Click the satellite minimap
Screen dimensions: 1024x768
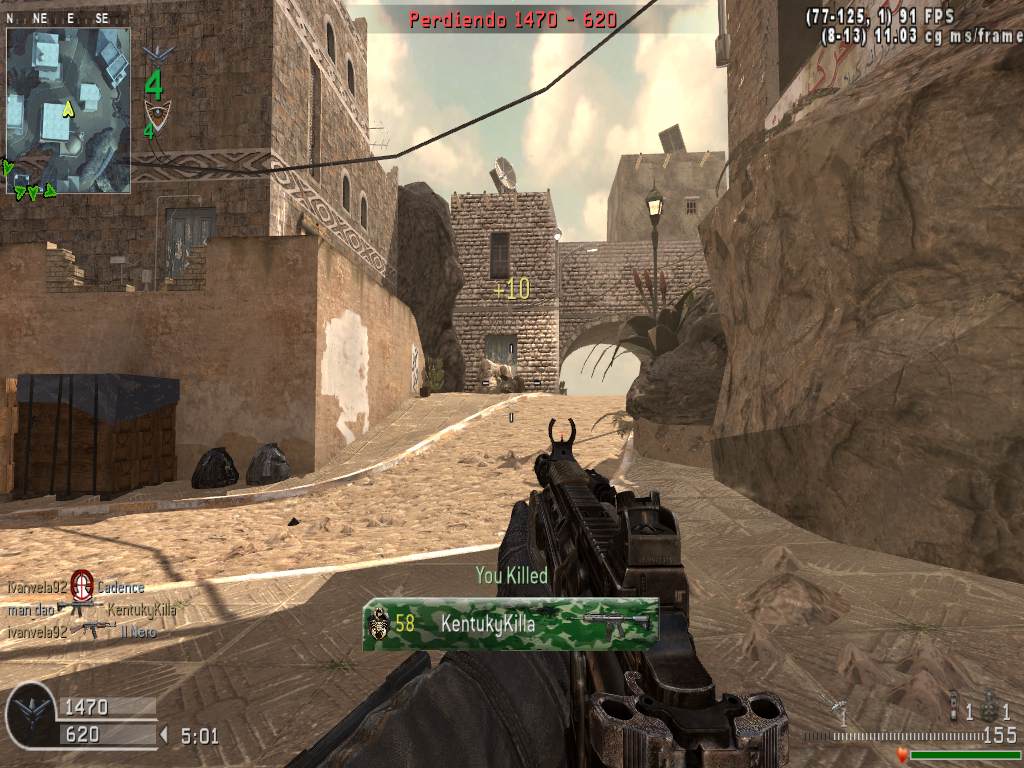(68, 108)
